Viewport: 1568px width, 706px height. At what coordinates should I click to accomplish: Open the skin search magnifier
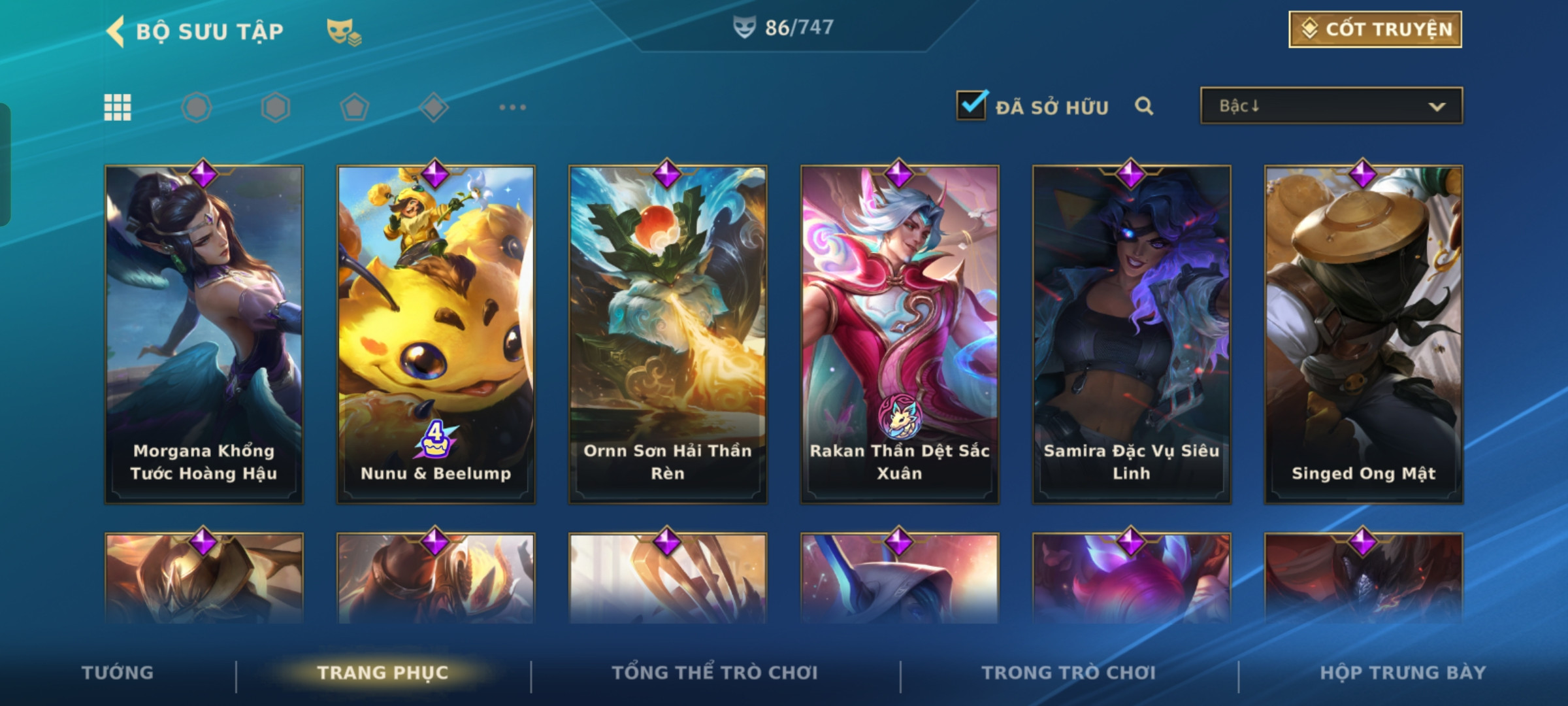click(1144, 106)
